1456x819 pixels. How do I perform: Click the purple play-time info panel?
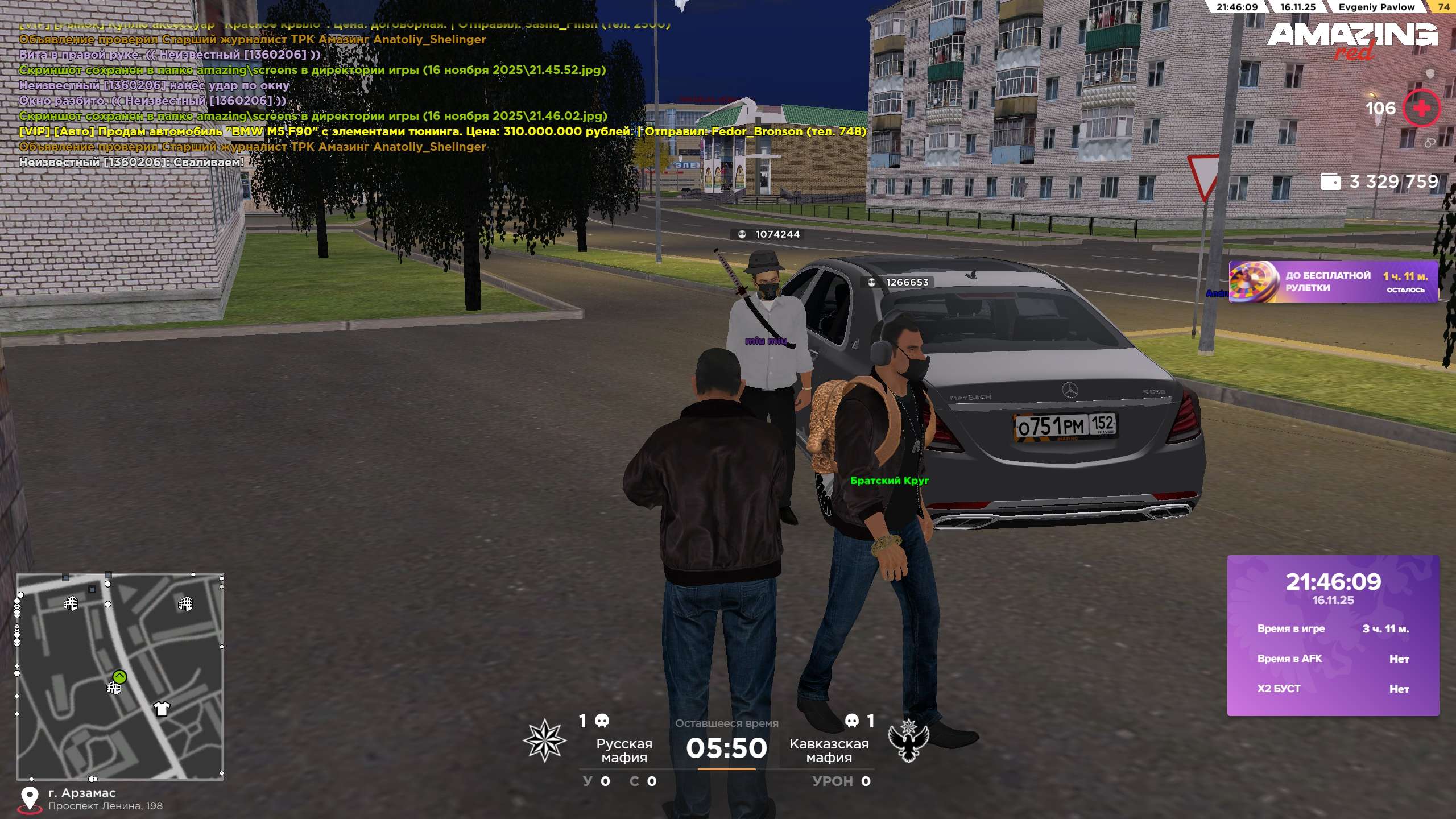(1333, 635)
